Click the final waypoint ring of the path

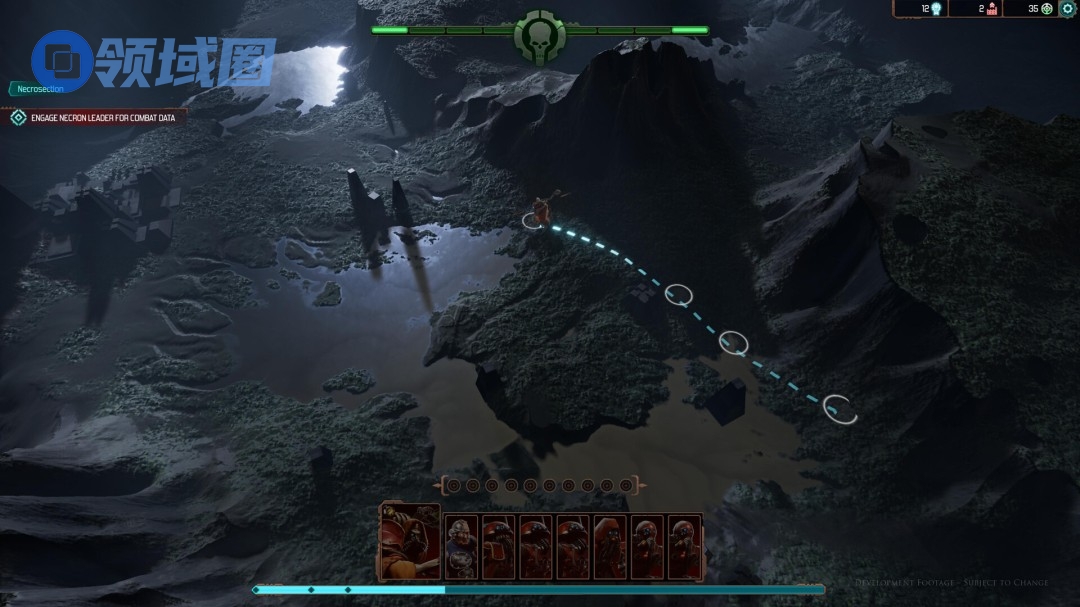(x=841, y=408)
